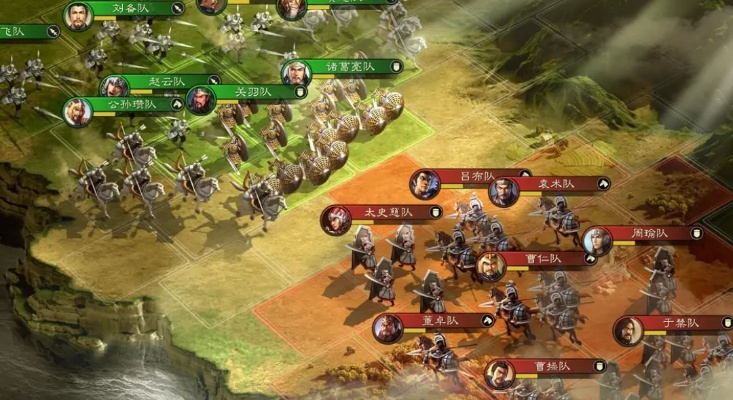The height and width of the screenshot is (400, 733).
Task: Target the 袁术队 enemy banner
Action: [556, 184]
